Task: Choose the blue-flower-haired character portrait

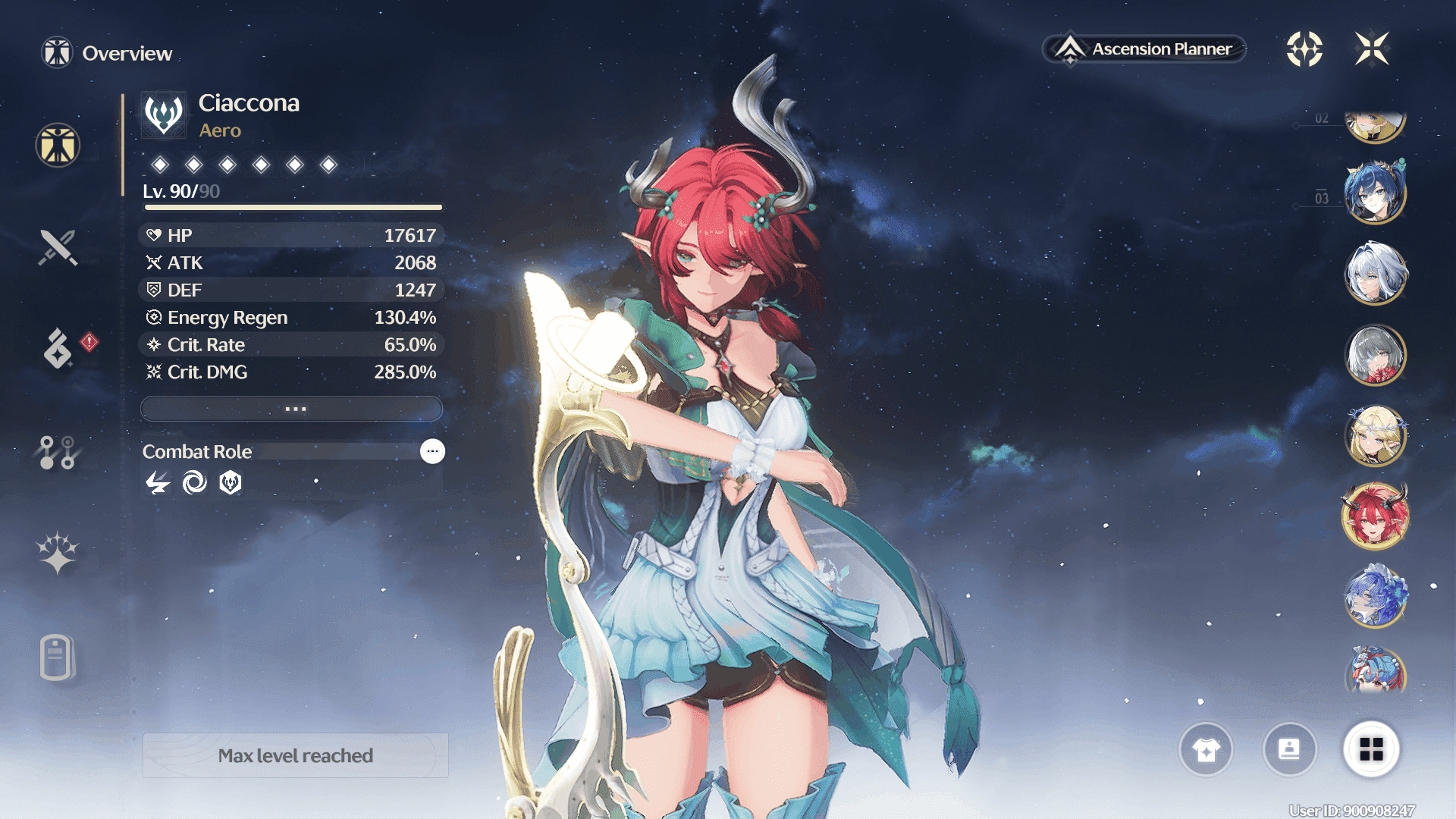Action: 1375,598
